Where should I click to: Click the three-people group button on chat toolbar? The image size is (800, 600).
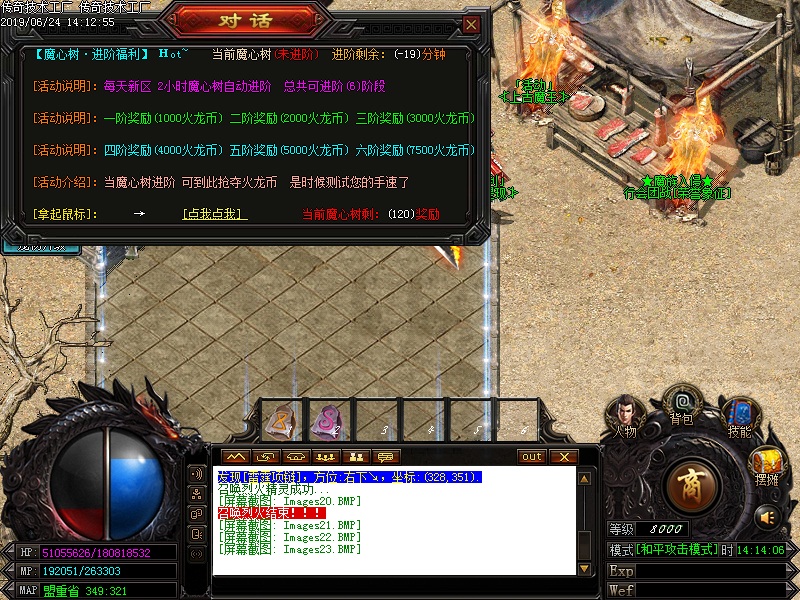pyautogui.click(x=324, y=457)
